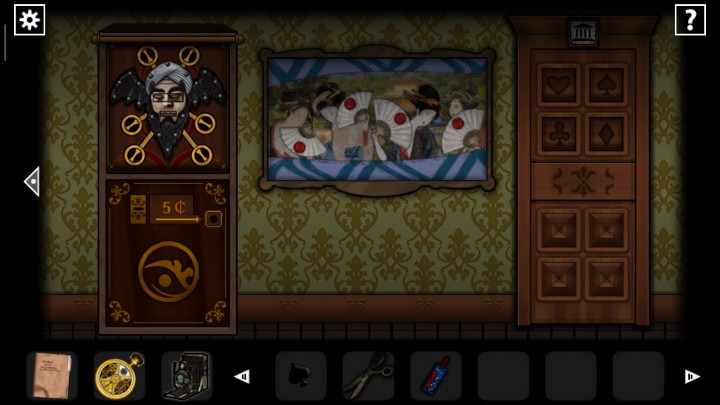Use the old bellows camera
This screenshot has width=720, height=405.
click(185, 376)
